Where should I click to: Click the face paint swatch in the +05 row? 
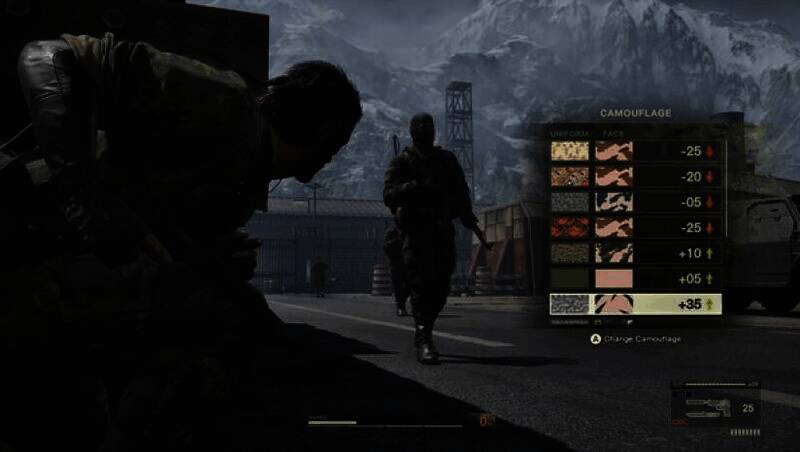click(x=614, y=278)
